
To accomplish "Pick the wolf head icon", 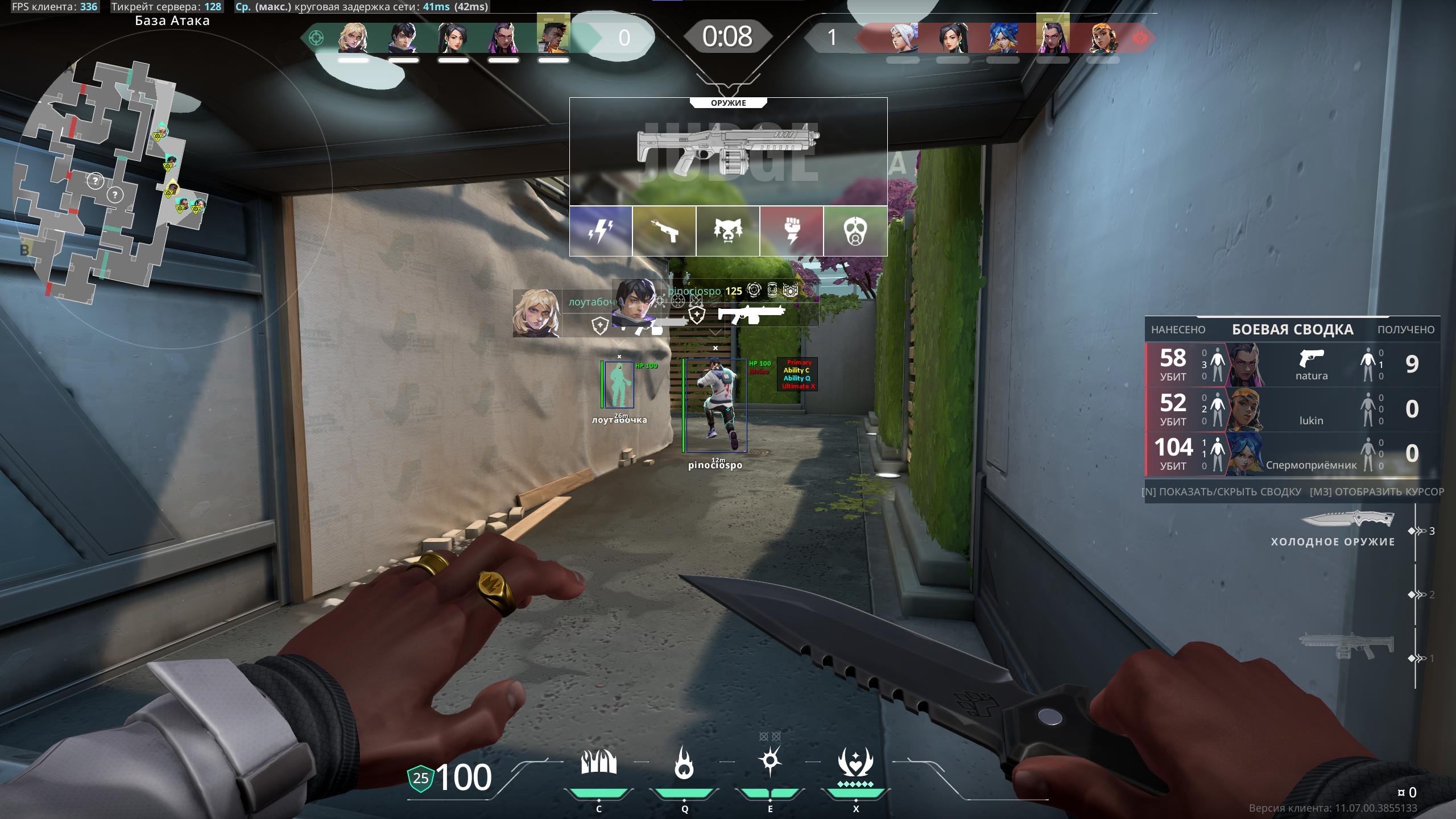I will point(728,231).
